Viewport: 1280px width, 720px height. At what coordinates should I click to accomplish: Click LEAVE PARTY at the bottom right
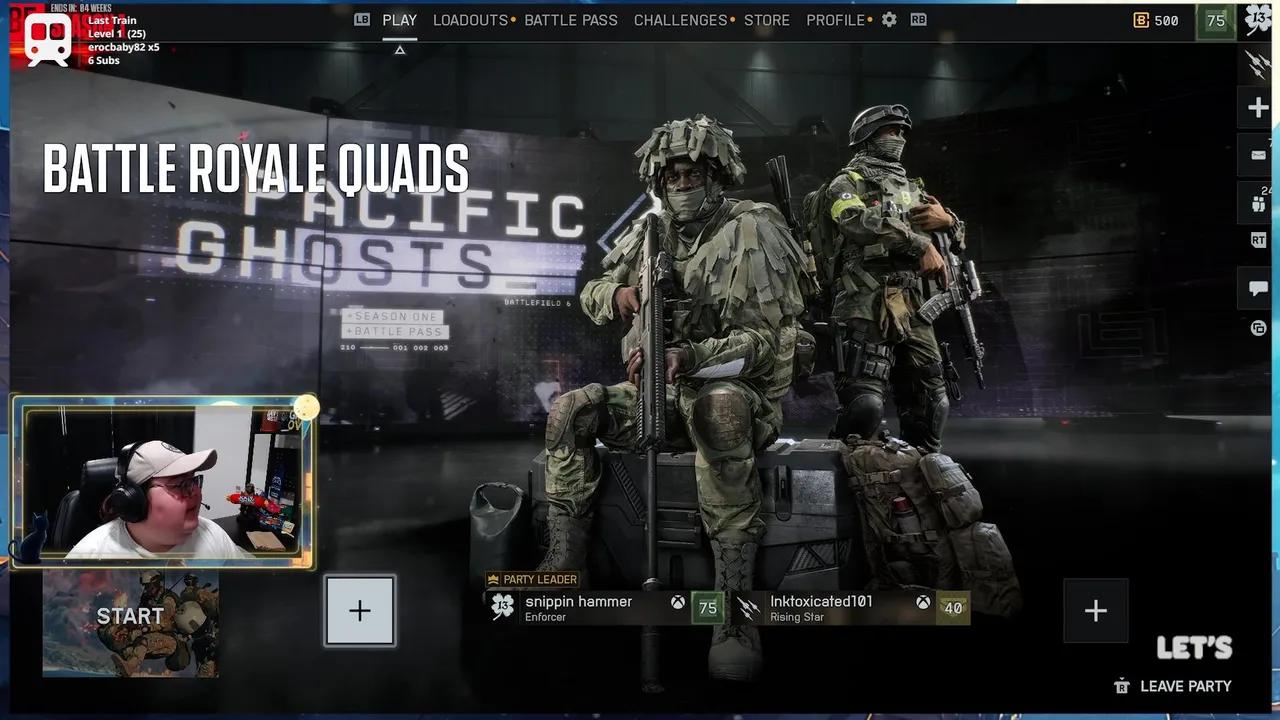coord(1184,686)
